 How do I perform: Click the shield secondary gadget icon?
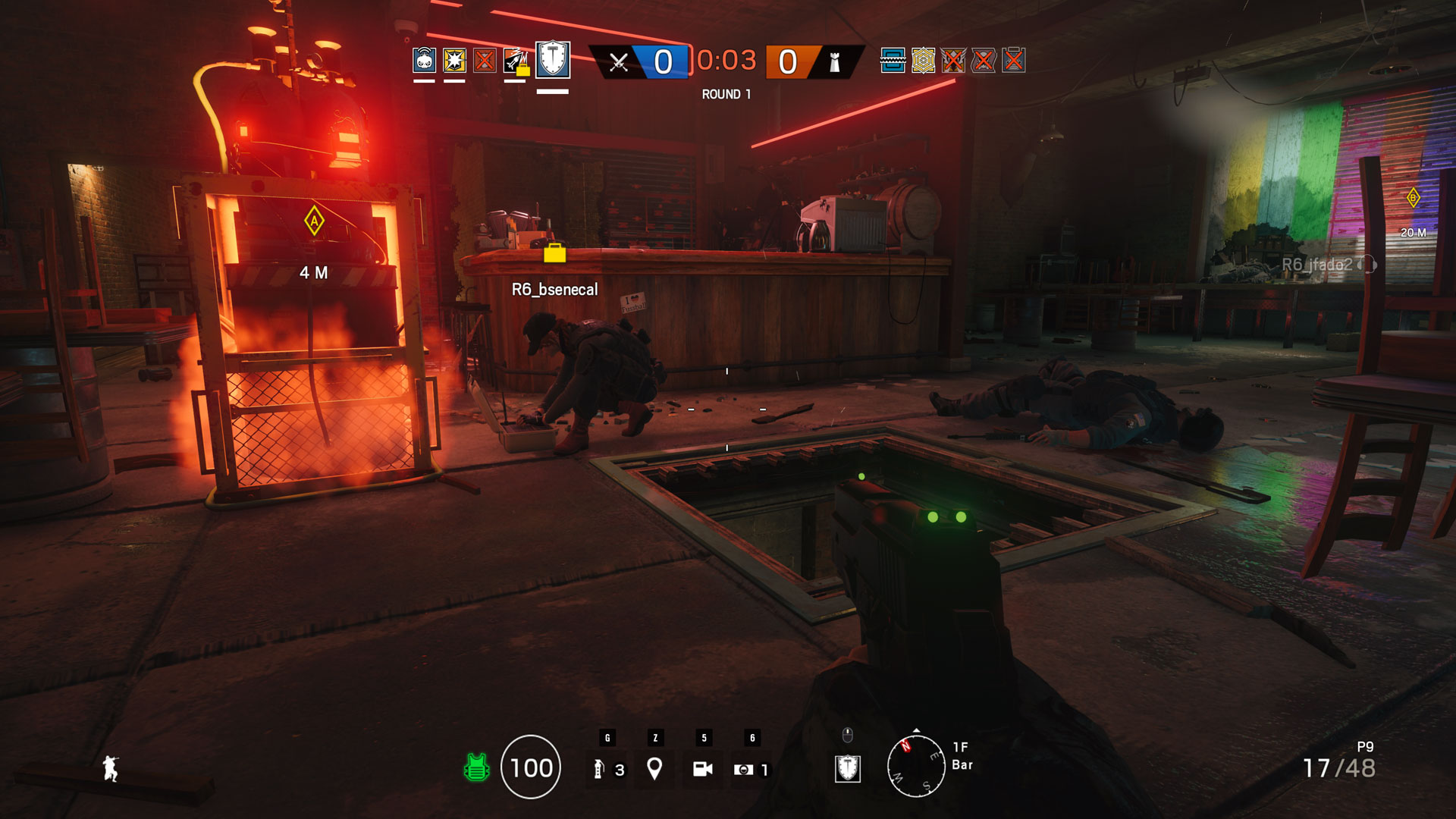(849, 768)
